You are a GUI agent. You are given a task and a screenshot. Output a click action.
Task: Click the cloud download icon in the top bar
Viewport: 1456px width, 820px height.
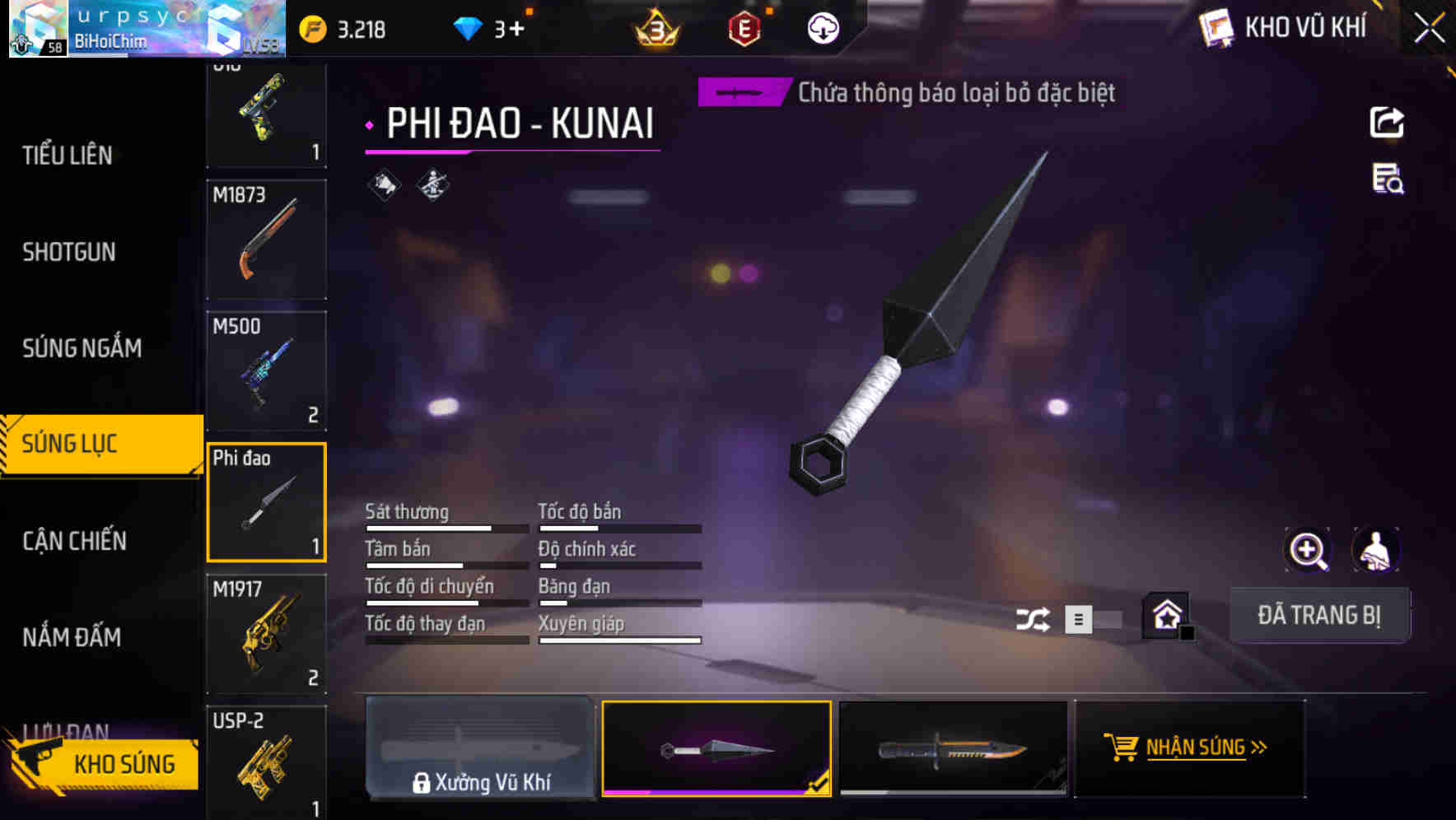pyautogui.click(x=823, y=30)
